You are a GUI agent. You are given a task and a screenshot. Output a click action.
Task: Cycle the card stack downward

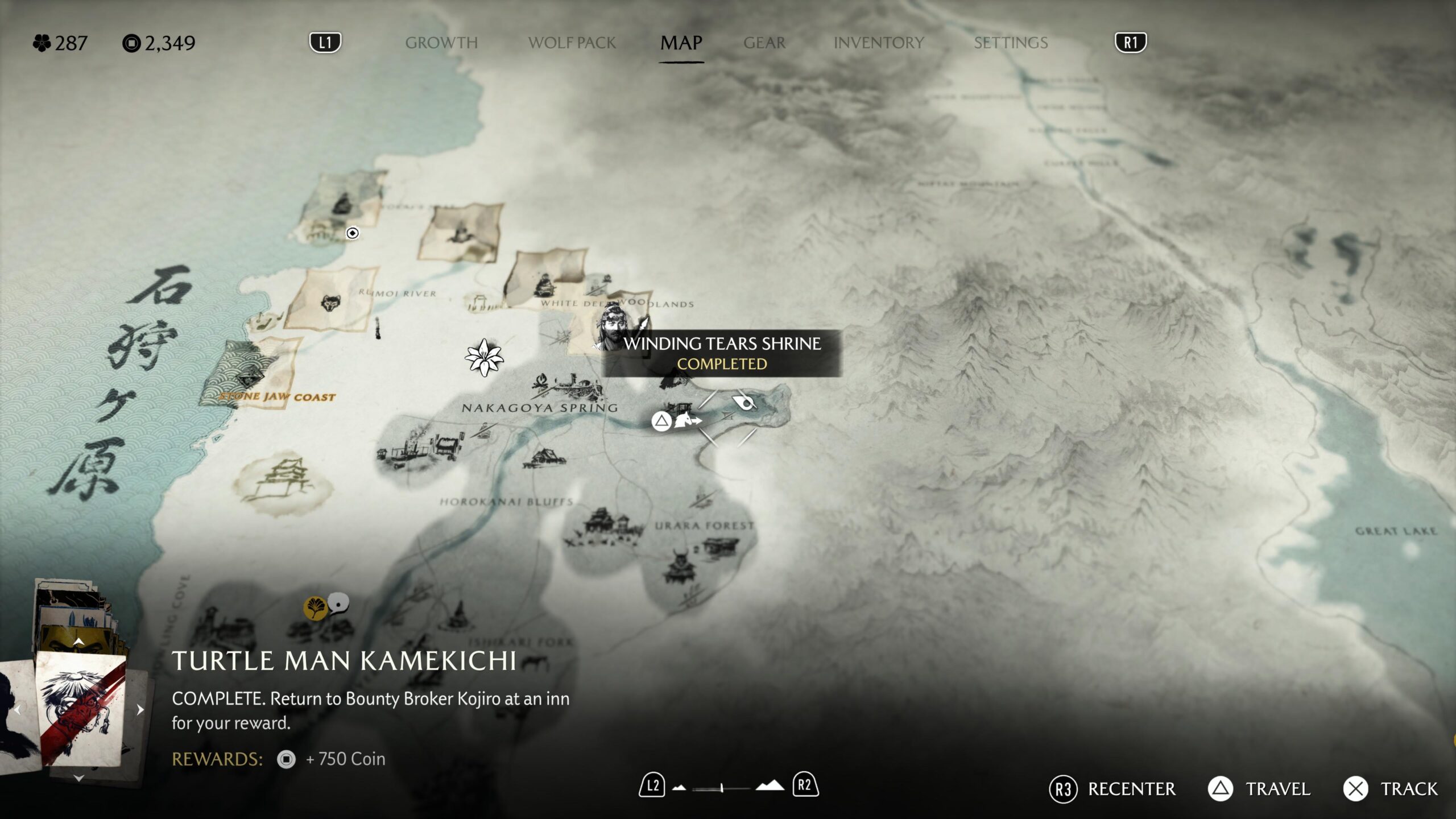click(79, 777)
